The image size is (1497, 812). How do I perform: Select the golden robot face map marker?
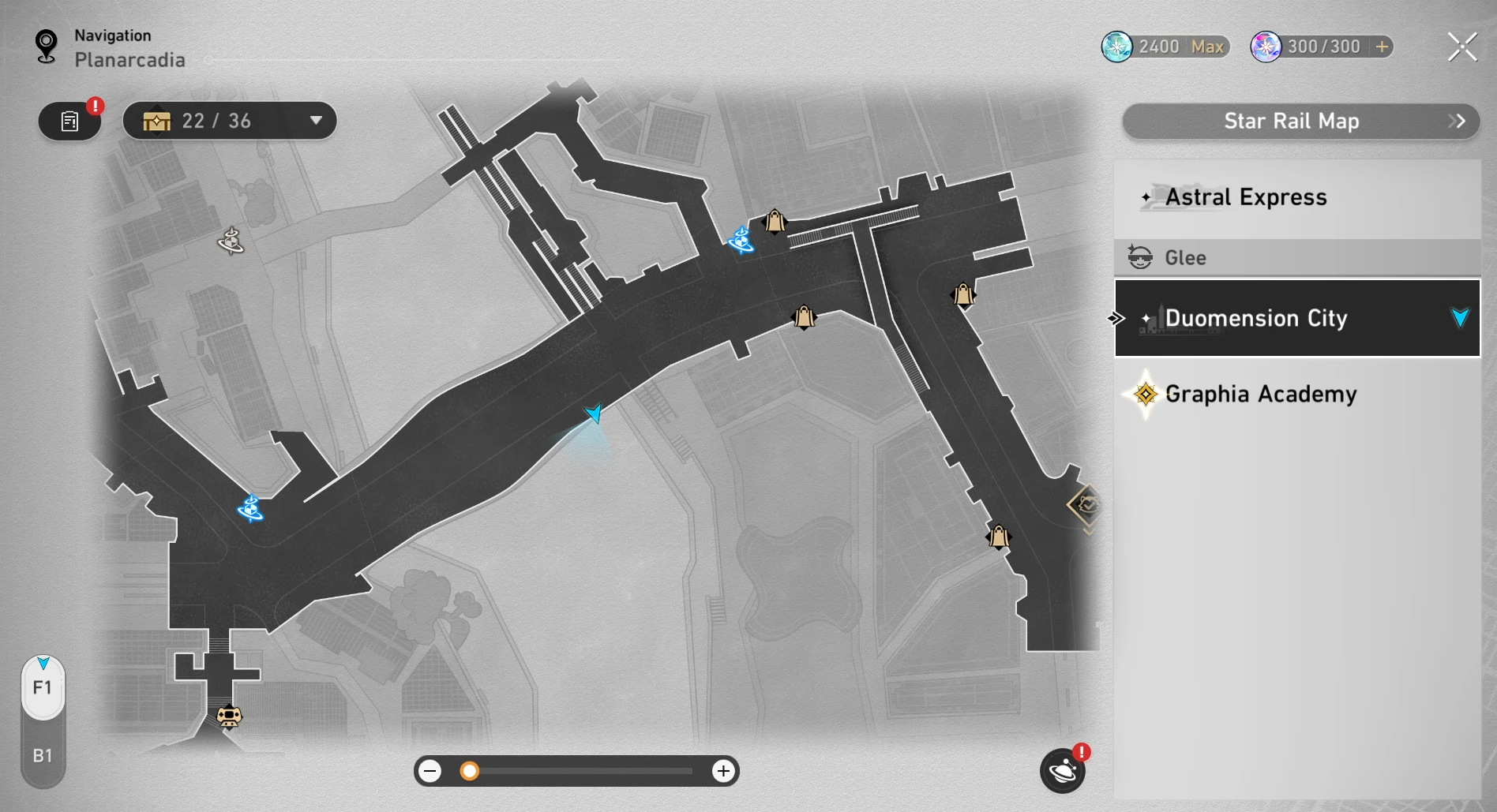[229, 716]
